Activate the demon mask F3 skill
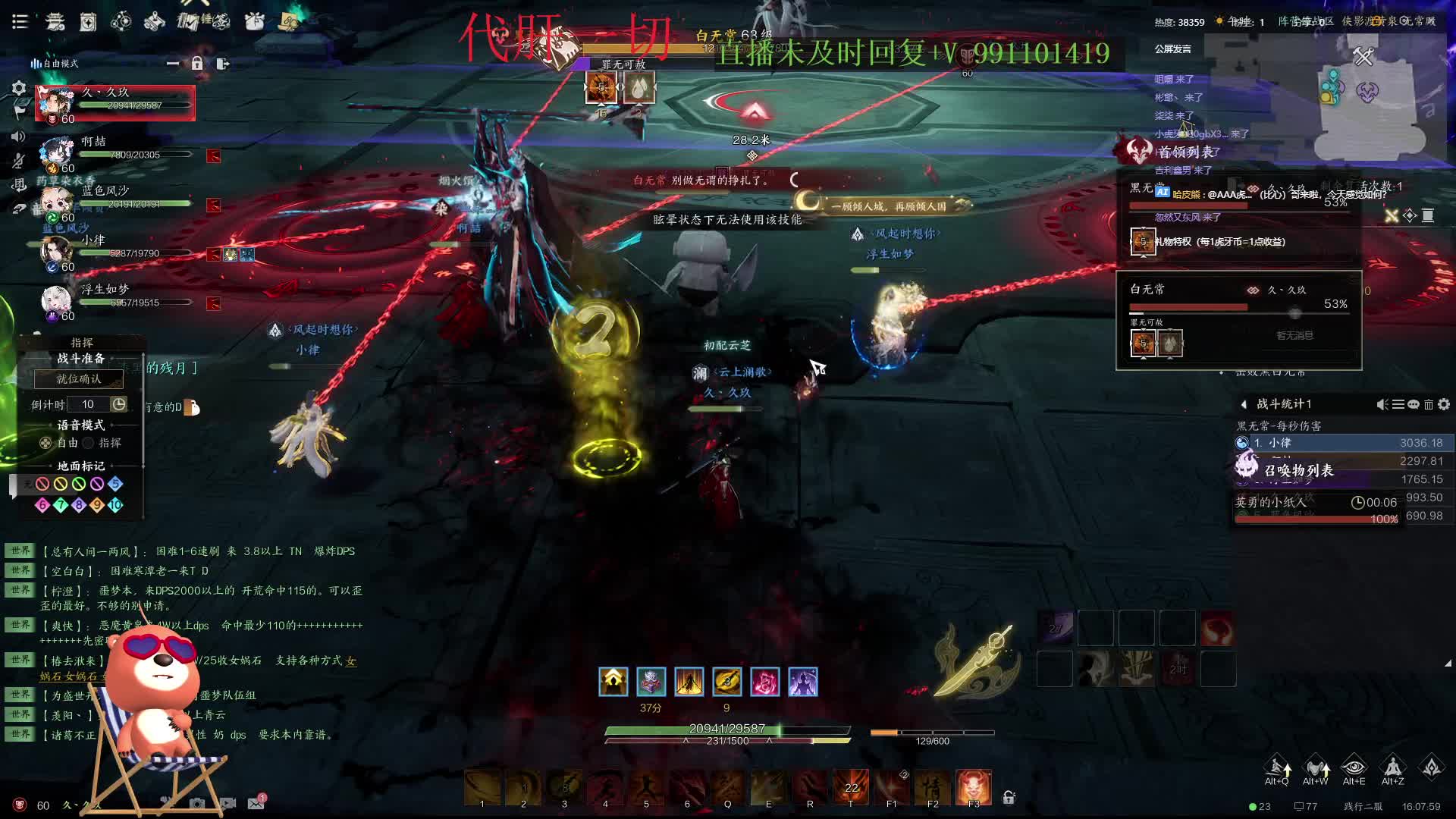1456x819 pixels. coord(974,787)
